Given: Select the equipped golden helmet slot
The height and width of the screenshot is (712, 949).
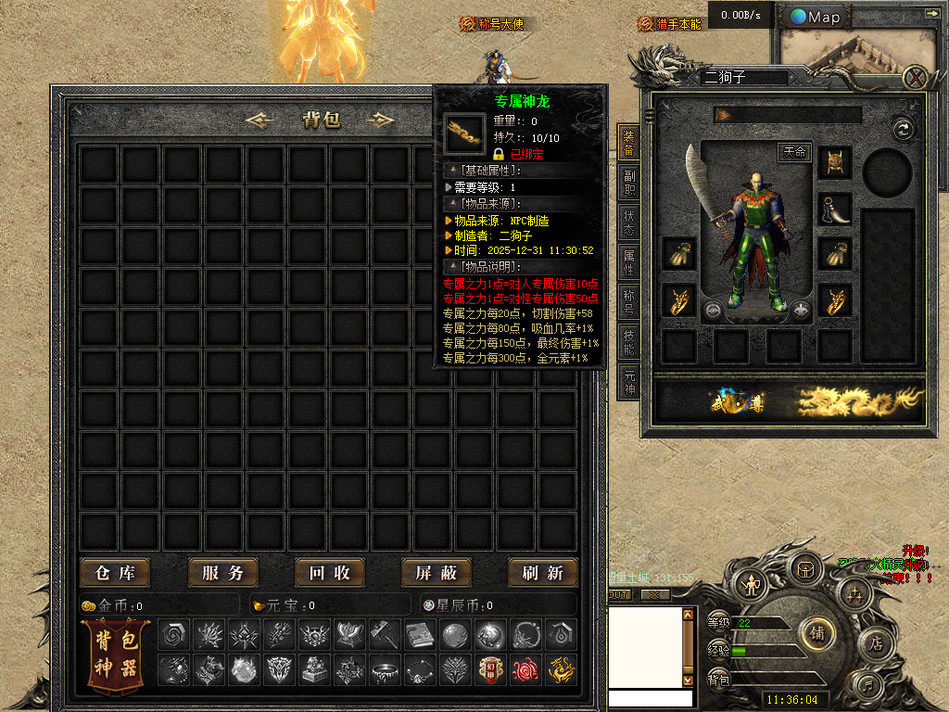Looking at the screenshot, I should (x=834, y=162).
